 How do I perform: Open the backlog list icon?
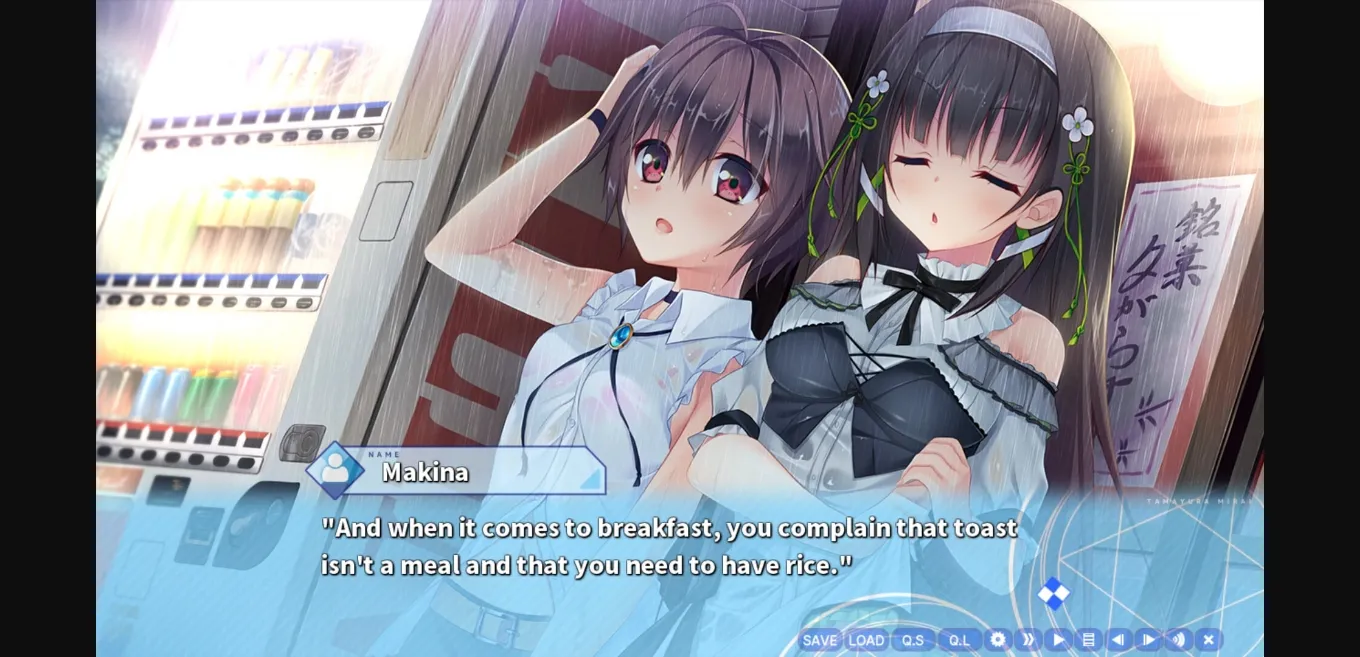click(x=1088, y=640)
